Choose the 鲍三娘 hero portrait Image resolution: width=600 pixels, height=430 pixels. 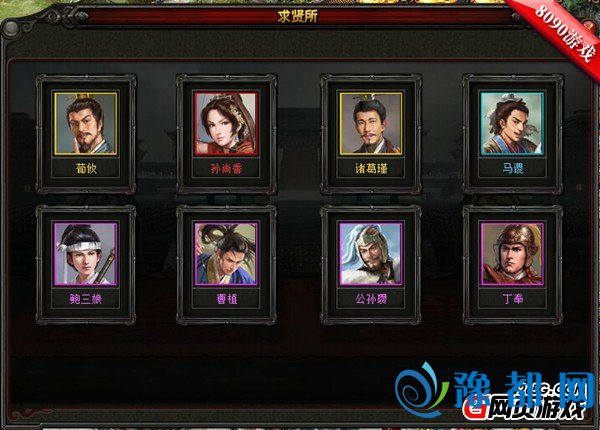(x=85, y=254)
